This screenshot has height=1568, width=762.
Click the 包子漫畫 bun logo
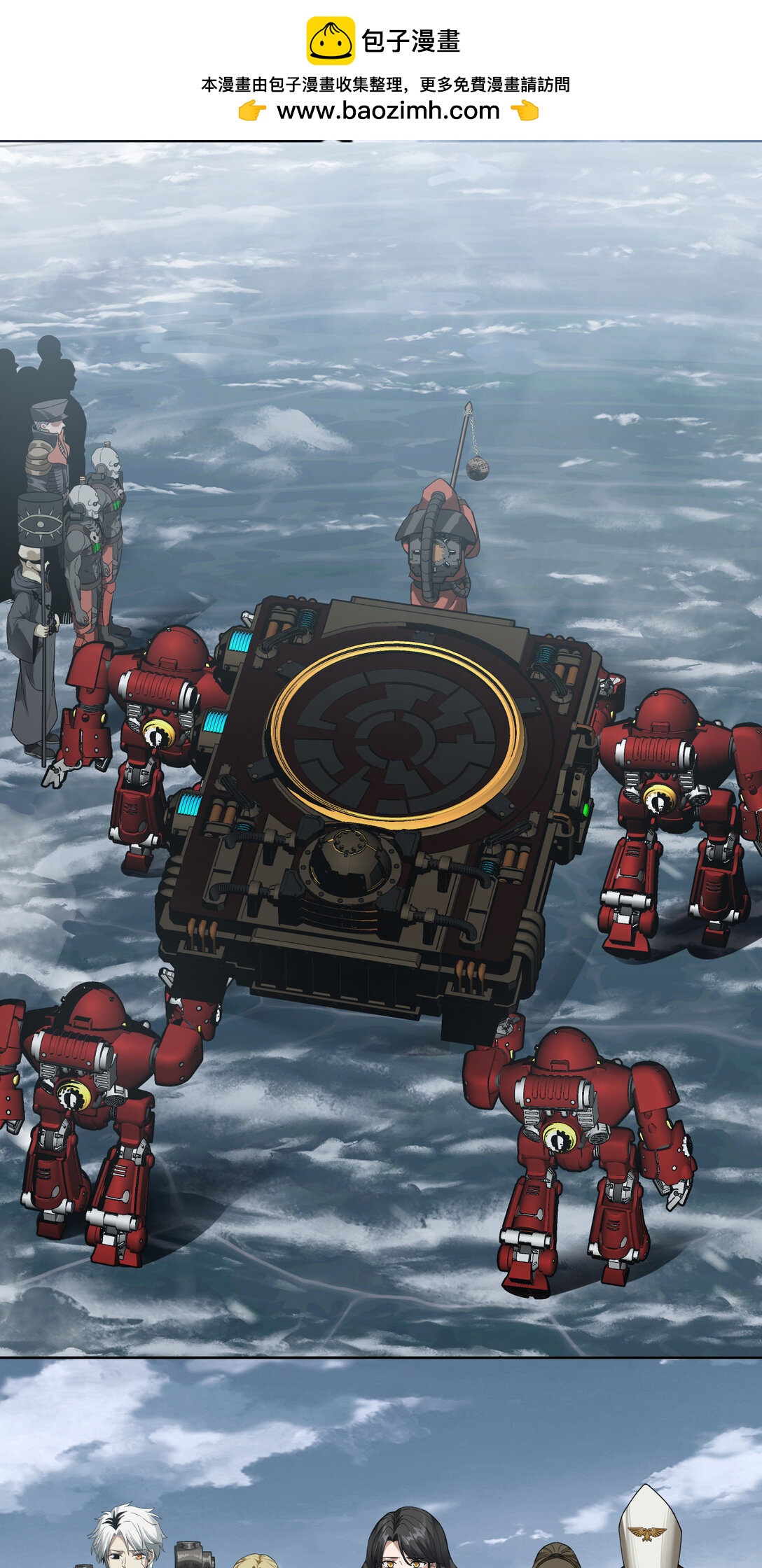click(x=331, y=41)
